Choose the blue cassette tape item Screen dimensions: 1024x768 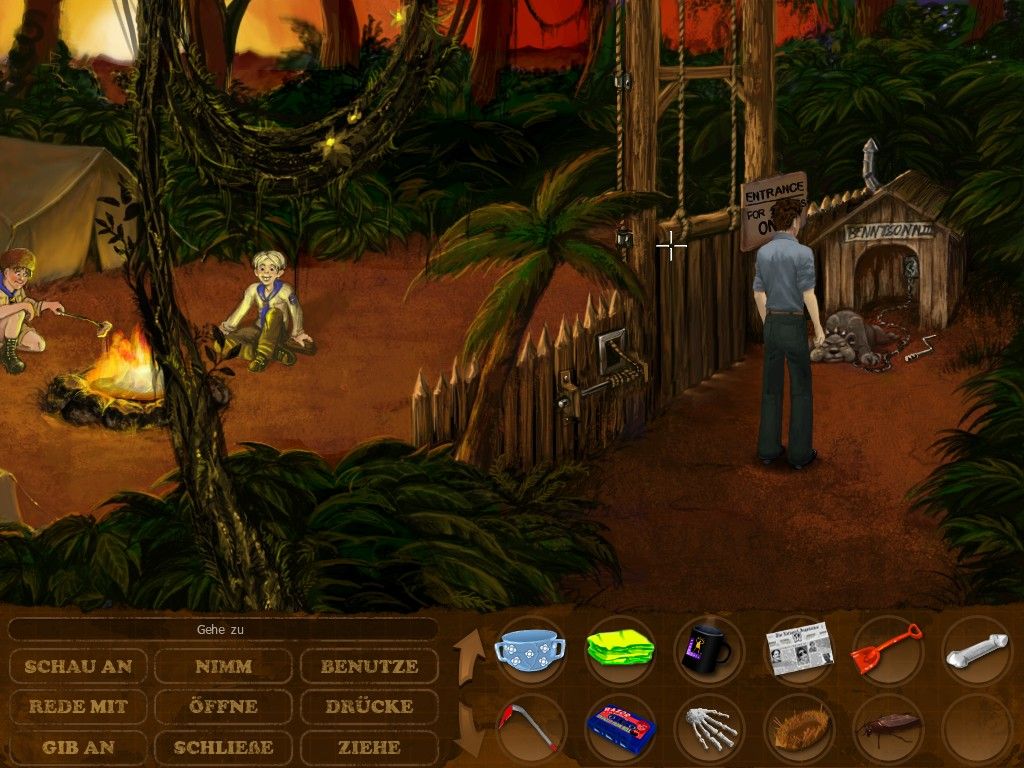pos(620,728)
